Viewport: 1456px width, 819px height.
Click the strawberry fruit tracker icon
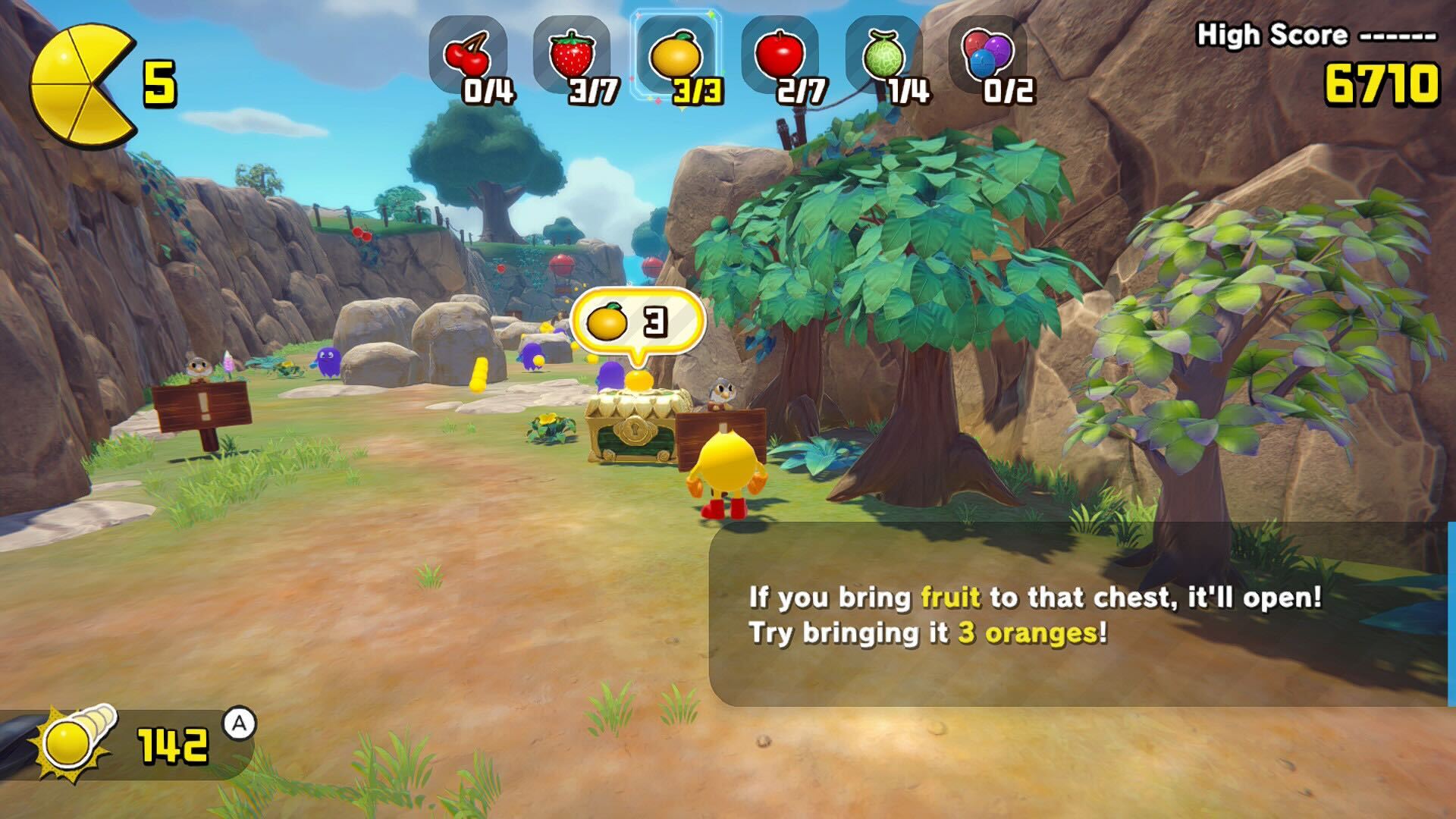coord(572,55)
